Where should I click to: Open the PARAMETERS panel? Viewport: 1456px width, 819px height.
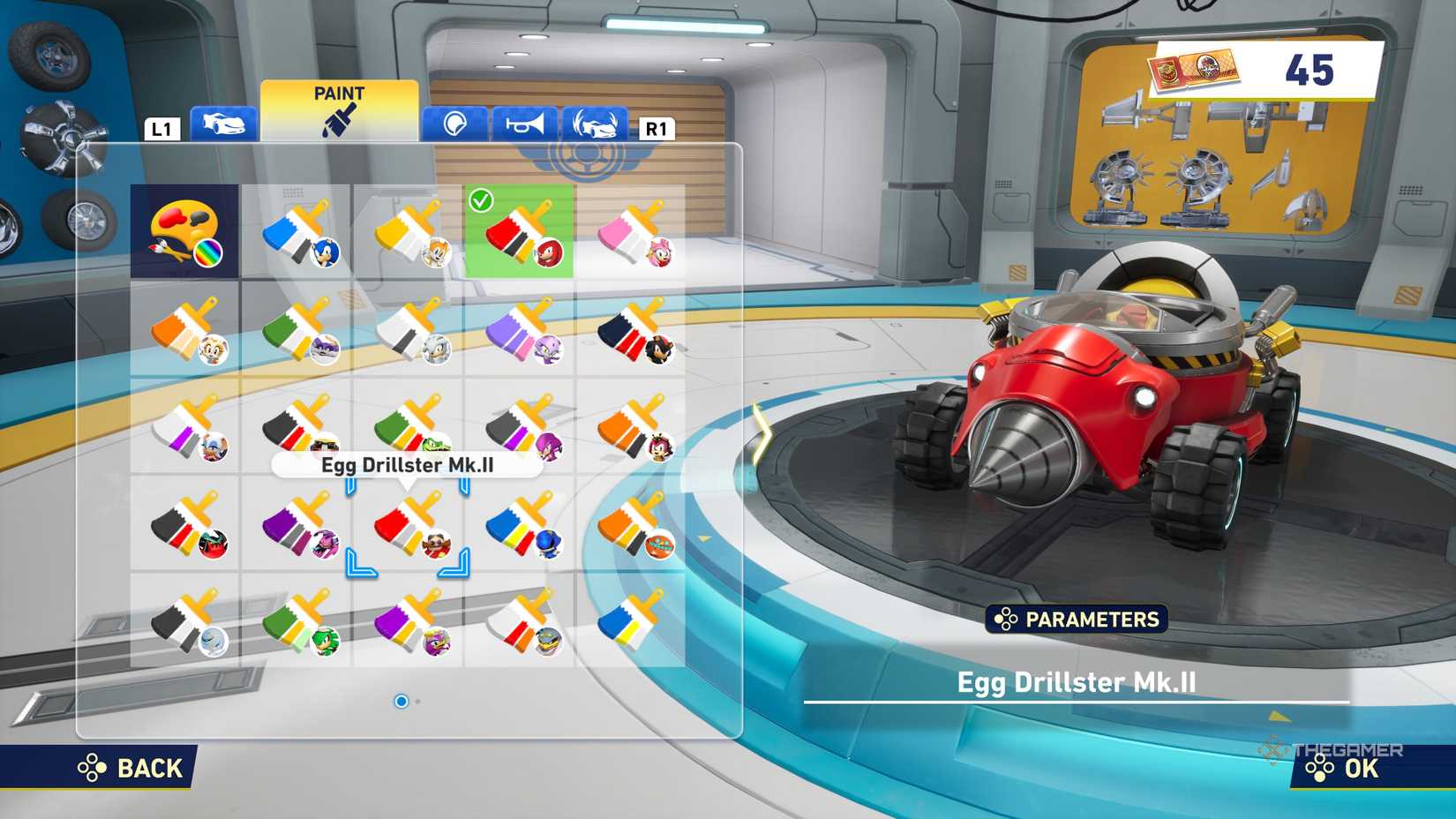(1077, 620)
